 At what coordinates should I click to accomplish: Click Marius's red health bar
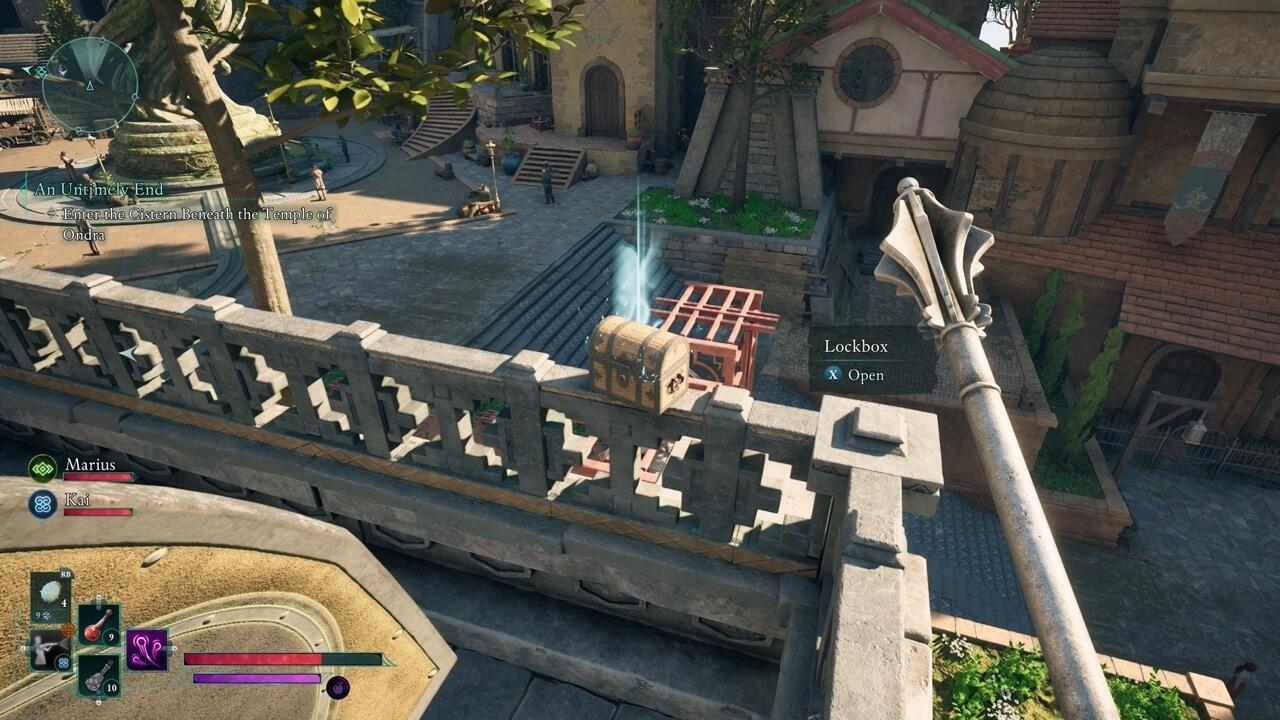[98, 475]
